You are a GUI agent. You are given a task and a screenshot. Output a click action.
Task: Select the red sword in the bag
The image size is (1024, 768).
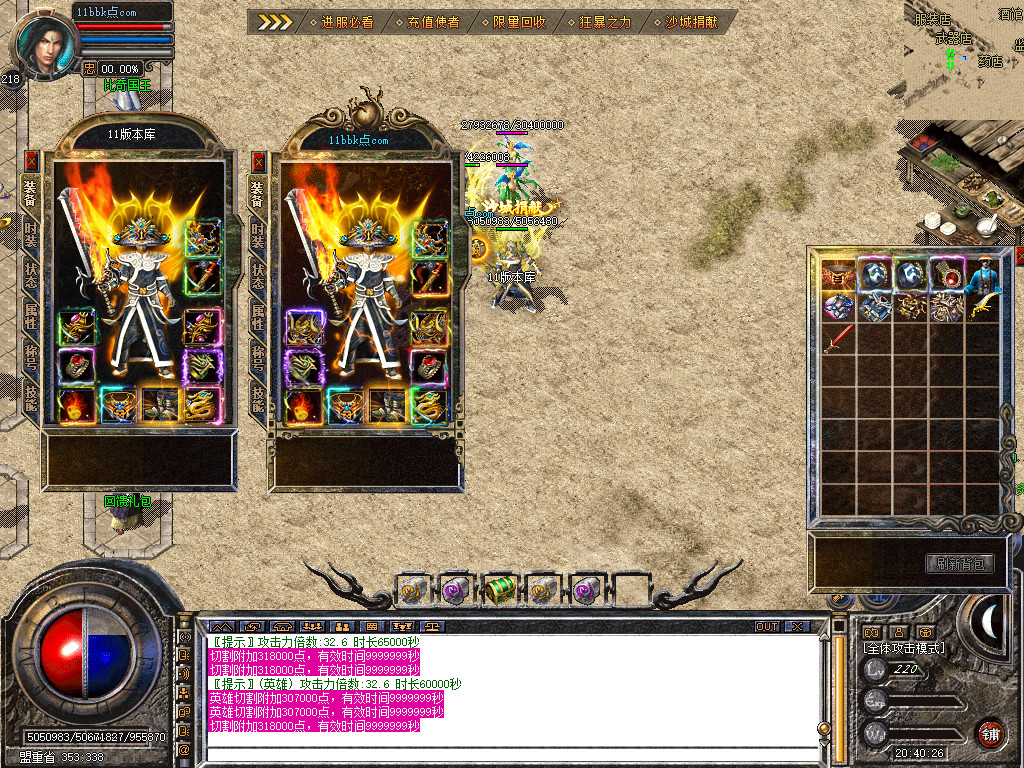(839, 337)
